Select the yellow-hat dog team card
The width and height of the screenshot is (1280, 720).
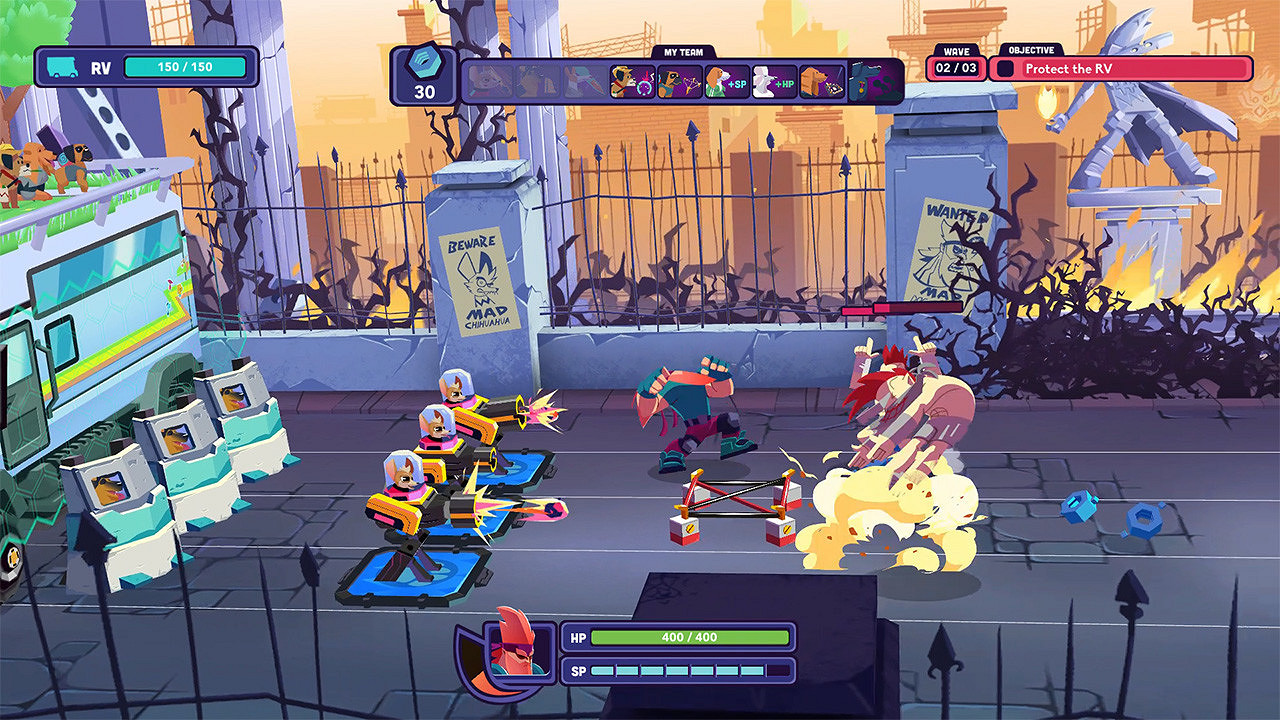pos(632,81)
